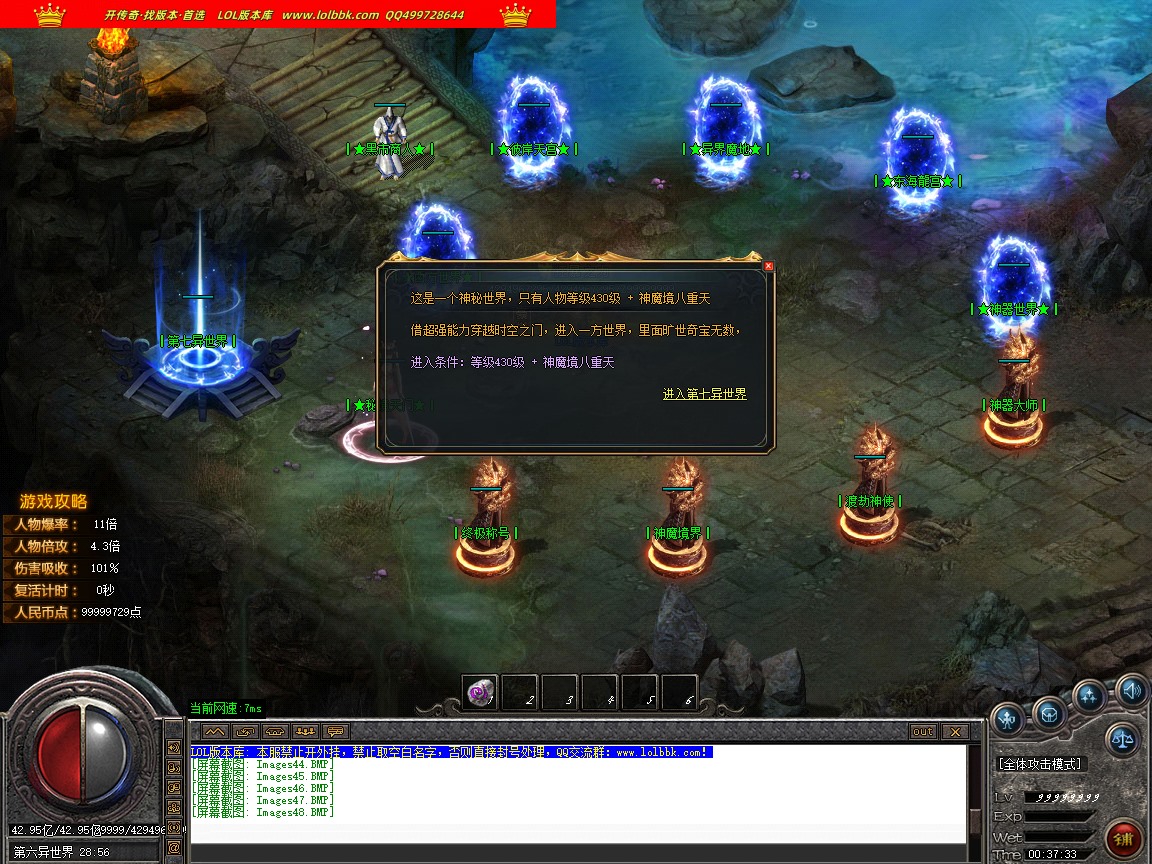This screenshot has width=1152, height=864.
Task: Select the @ chat channel button
Action: pyautogui.click(x=174, y=848)
